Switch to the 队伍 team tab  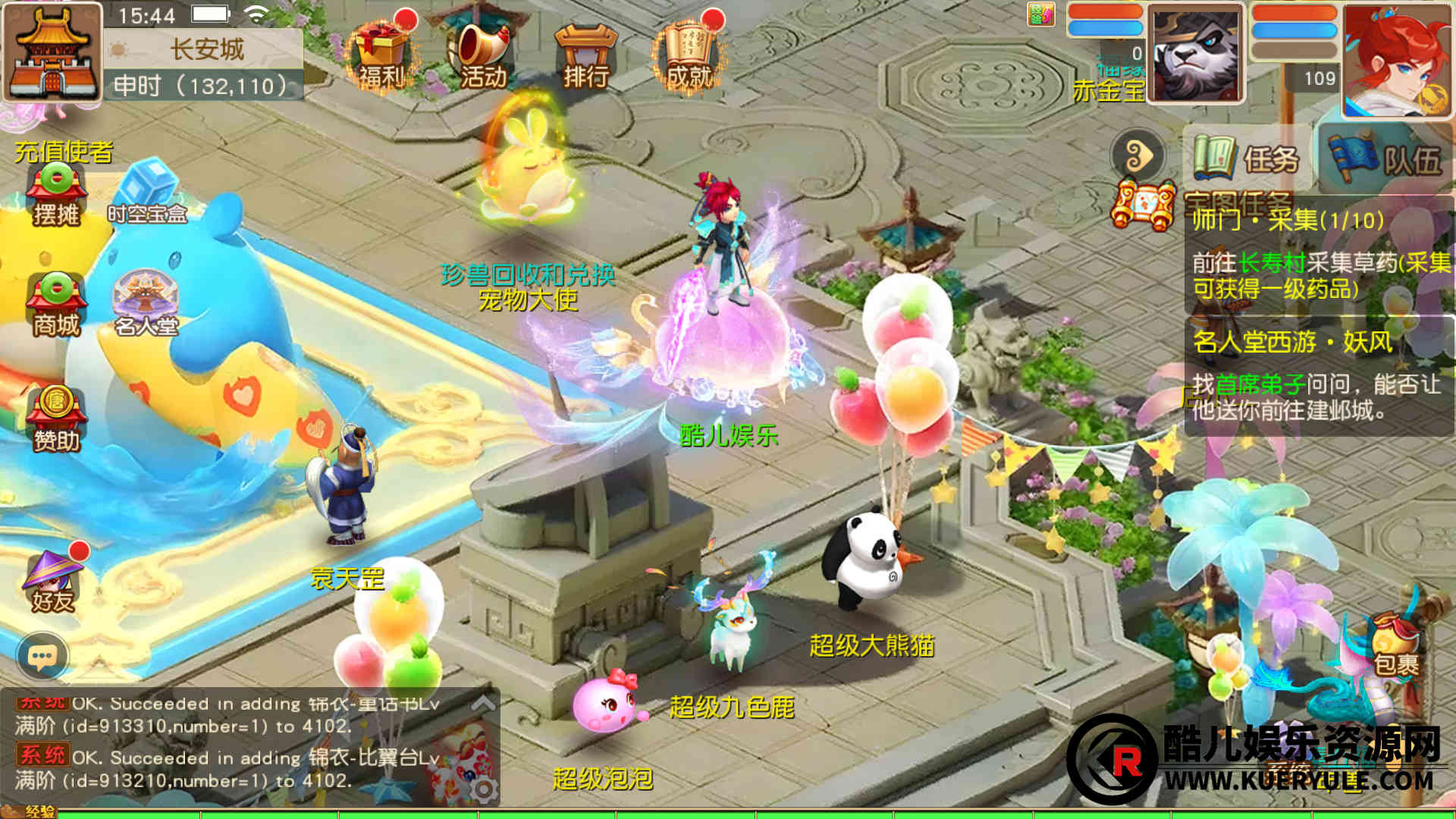[1385, 158]
